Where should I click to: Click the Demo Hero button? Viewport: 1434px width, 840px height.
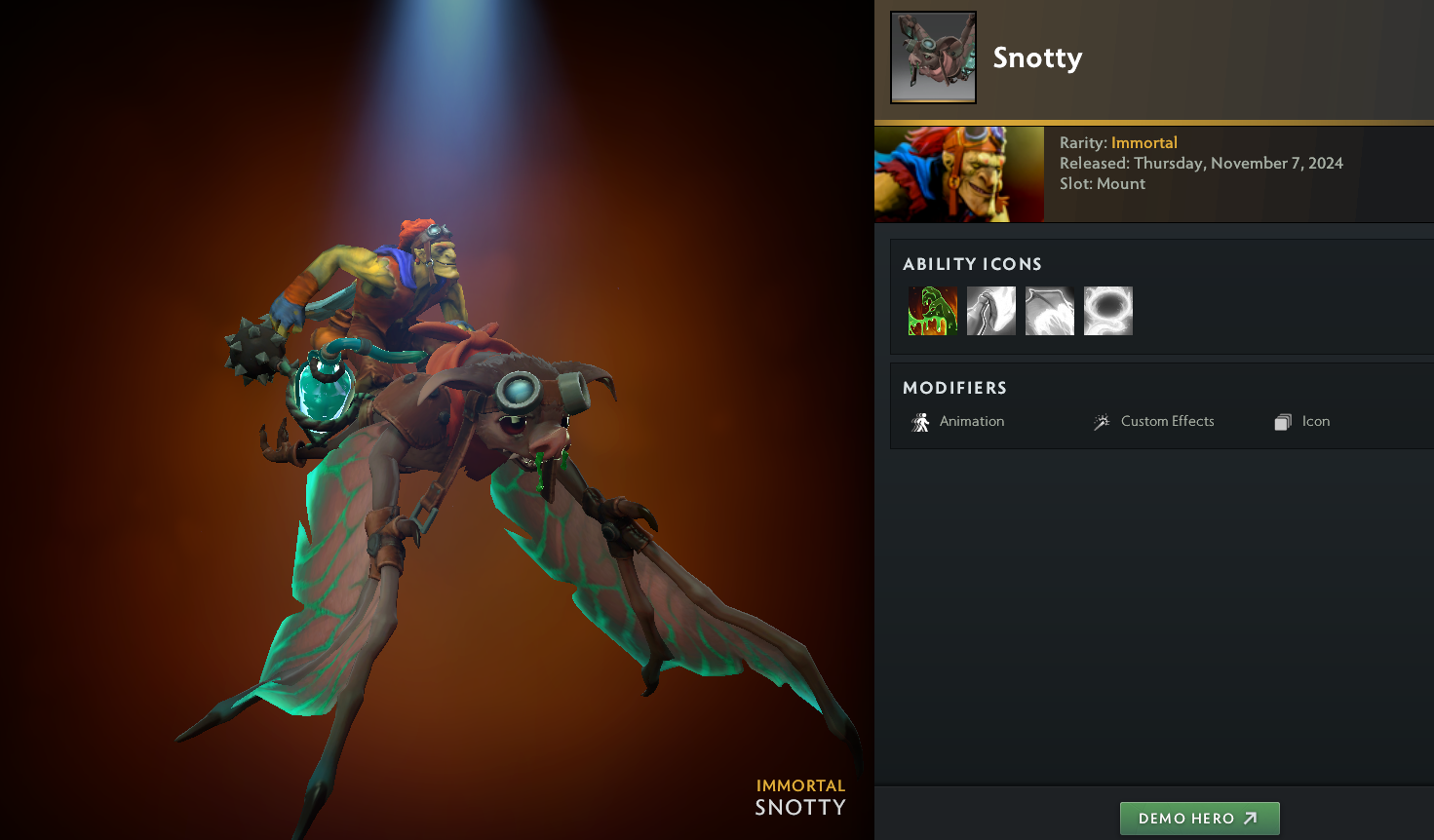tap(1199, 819)
